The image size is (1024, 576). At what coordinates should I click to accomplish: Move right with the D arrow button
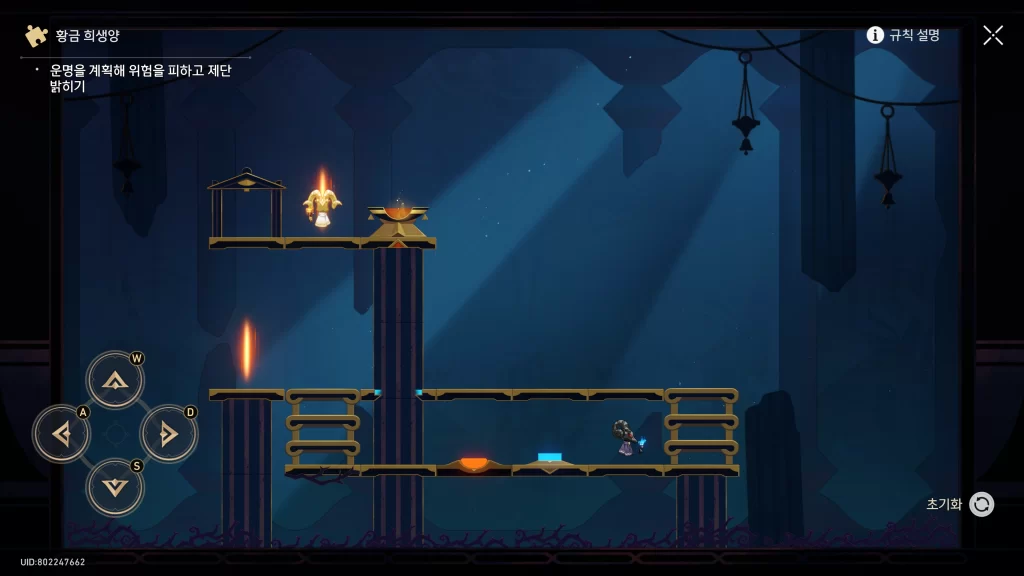168,434
